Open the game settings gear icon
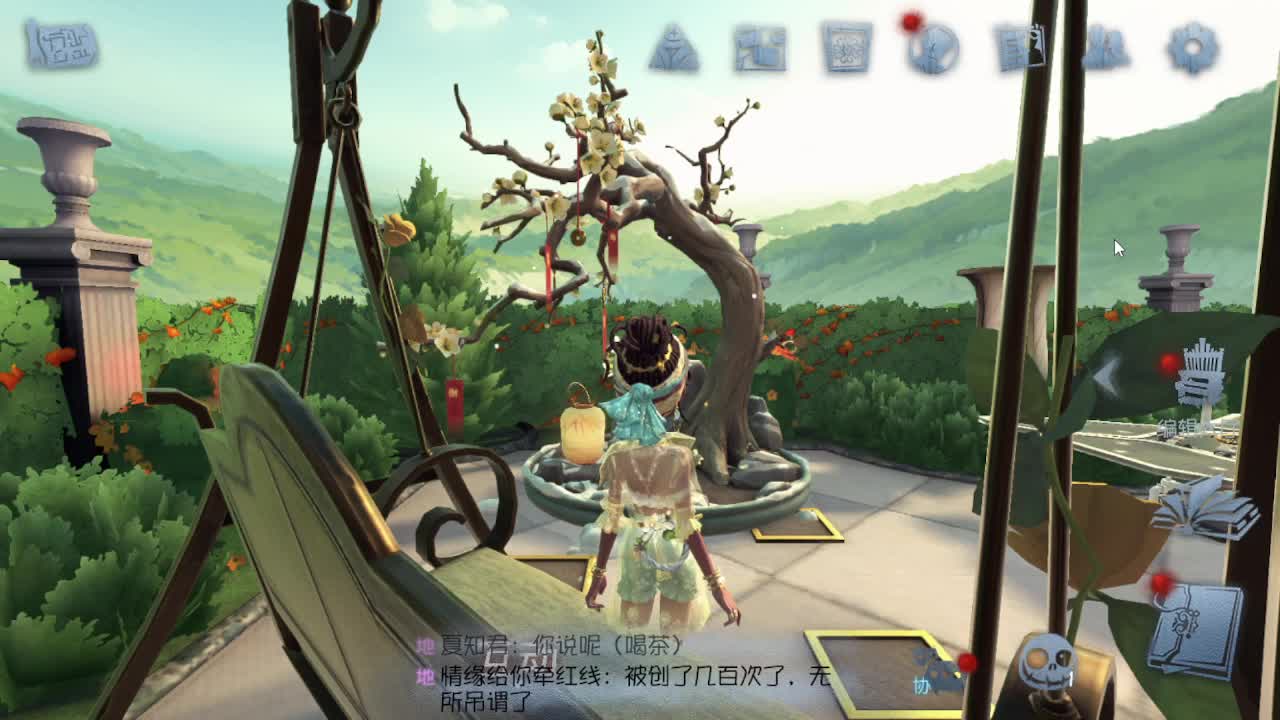The width and height of the screenshot is (1280, 720). coord(1189,48)
